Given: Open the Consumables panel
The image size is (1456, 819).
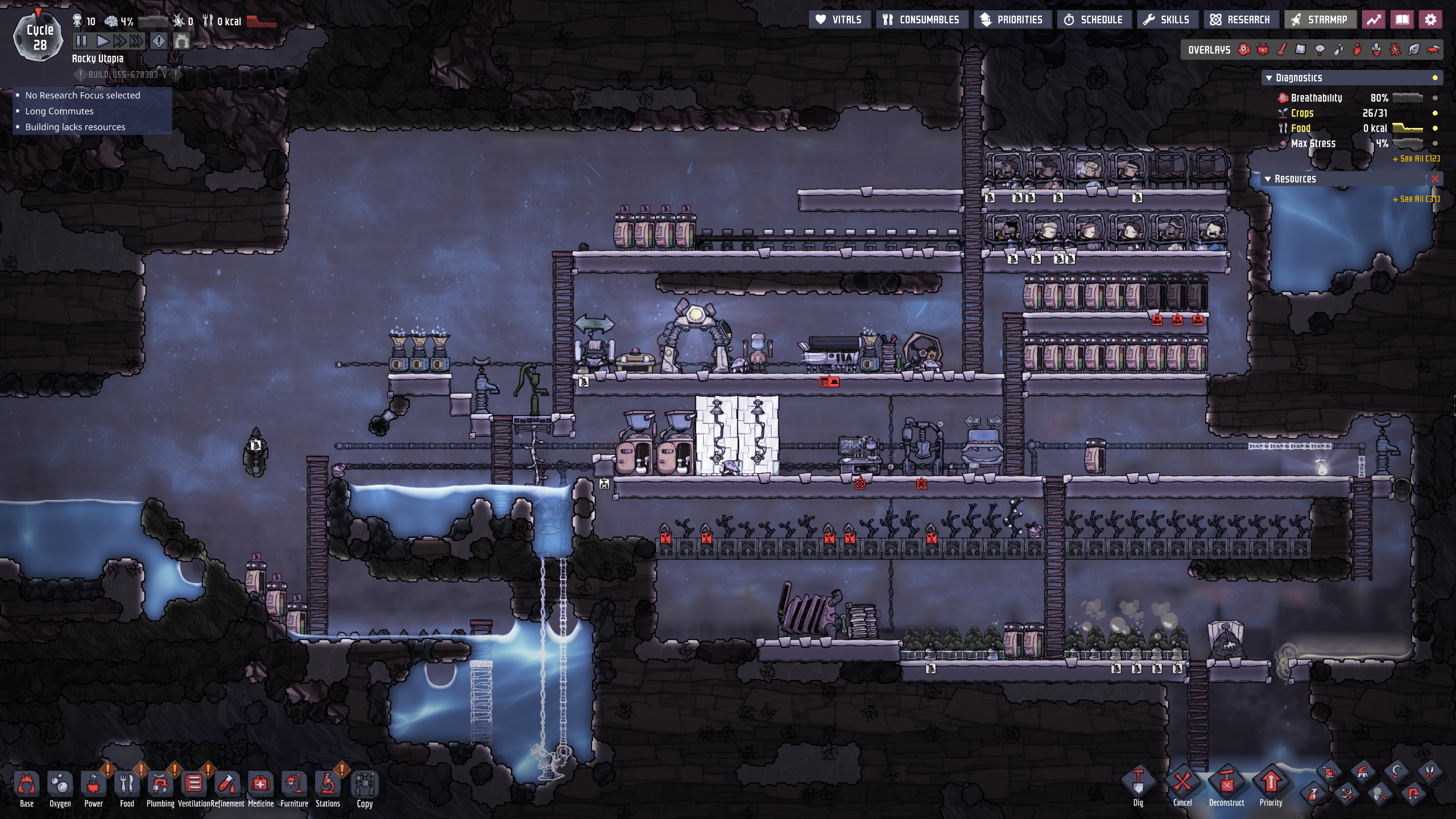Looking at the screenshot, I should pos(921,20).
